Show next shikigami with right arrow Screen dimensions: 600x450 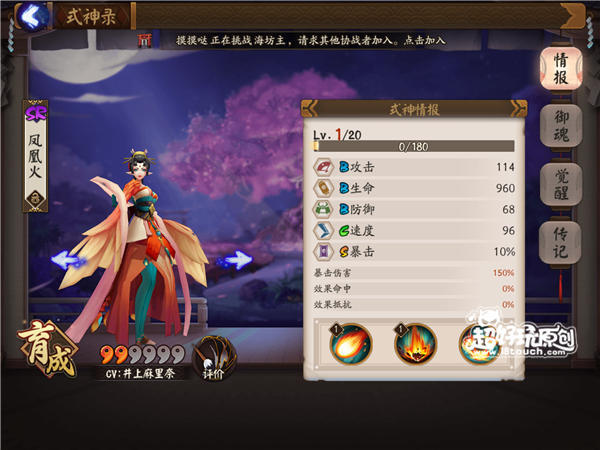236,260
